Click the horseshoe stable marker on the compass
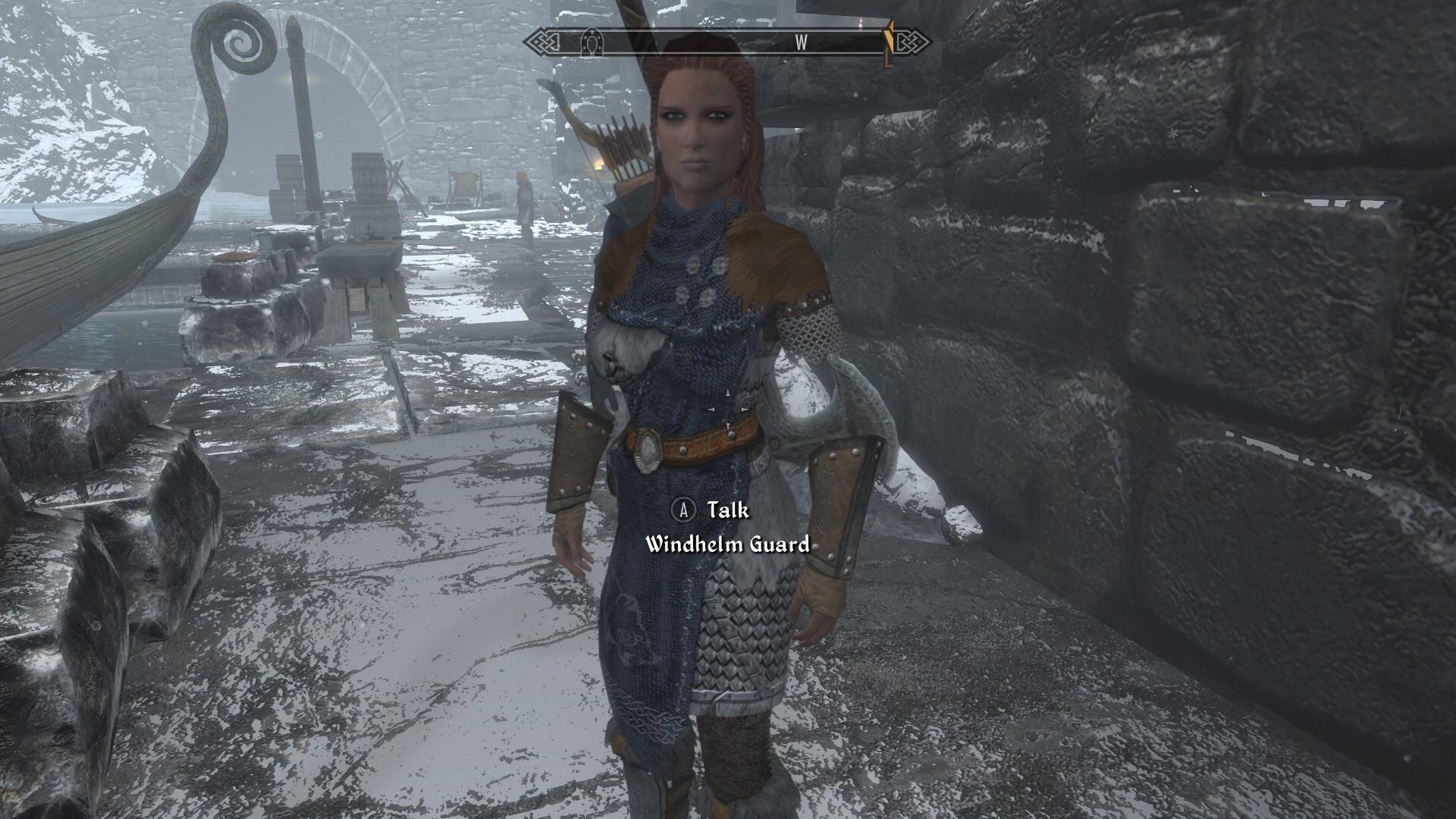1456x819 pixels. [x=591, y=42]
